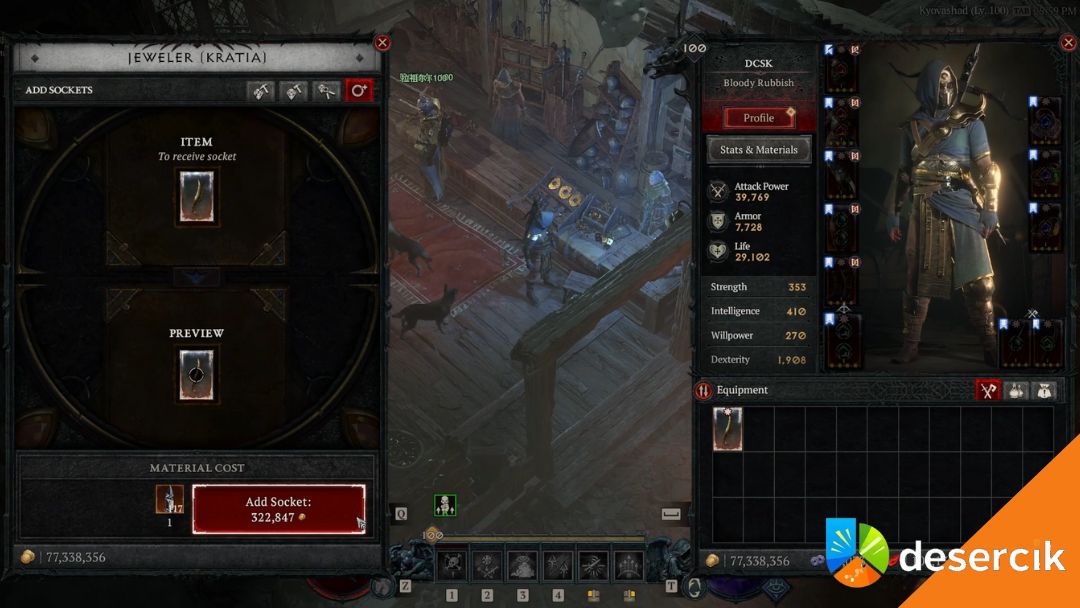The image size is (1080, 608).
Task: Close the character inventory panel
Action: point(1066,42)
